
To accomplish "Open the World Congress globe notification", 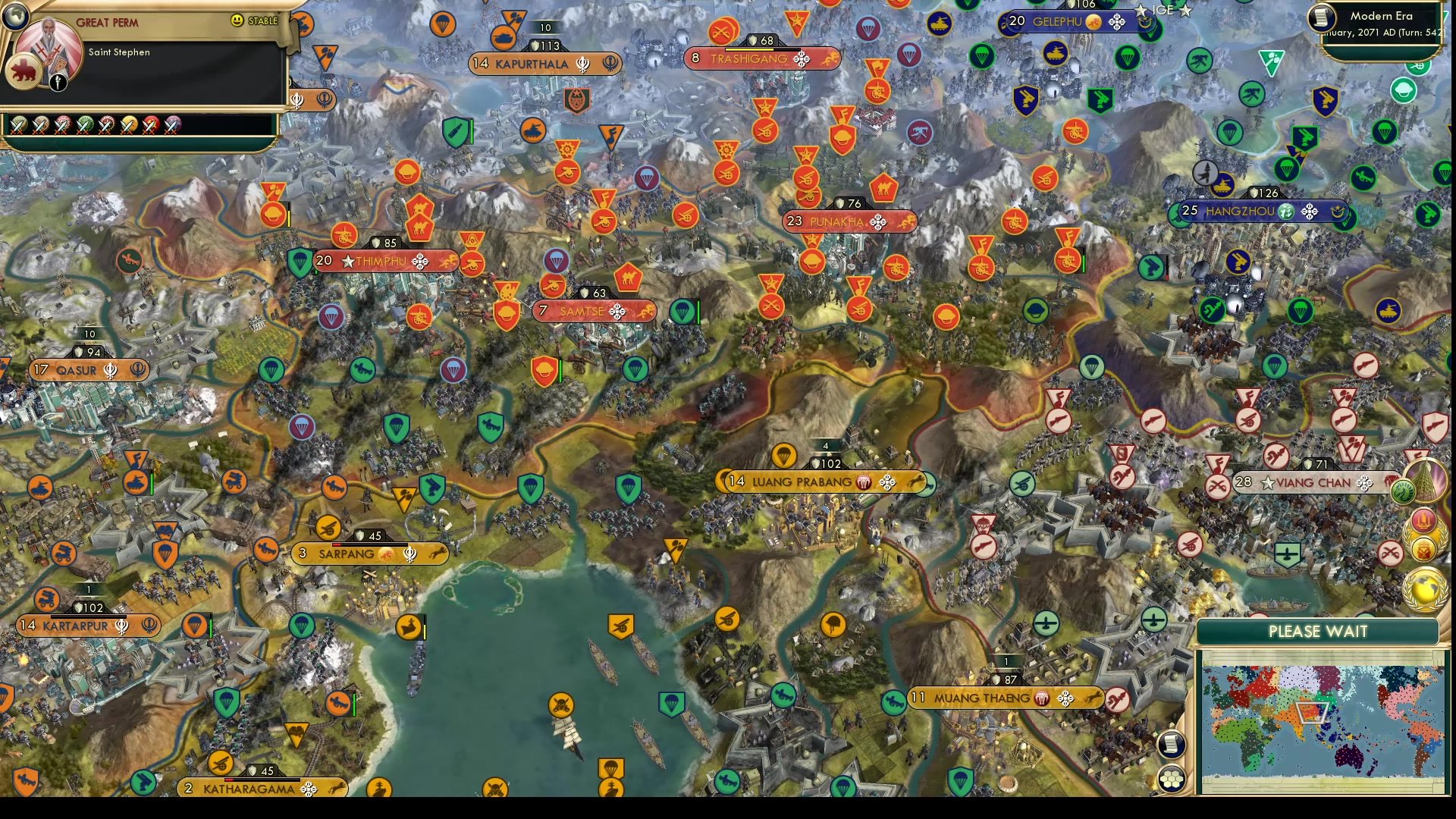I will click(x=1423, y=588).
